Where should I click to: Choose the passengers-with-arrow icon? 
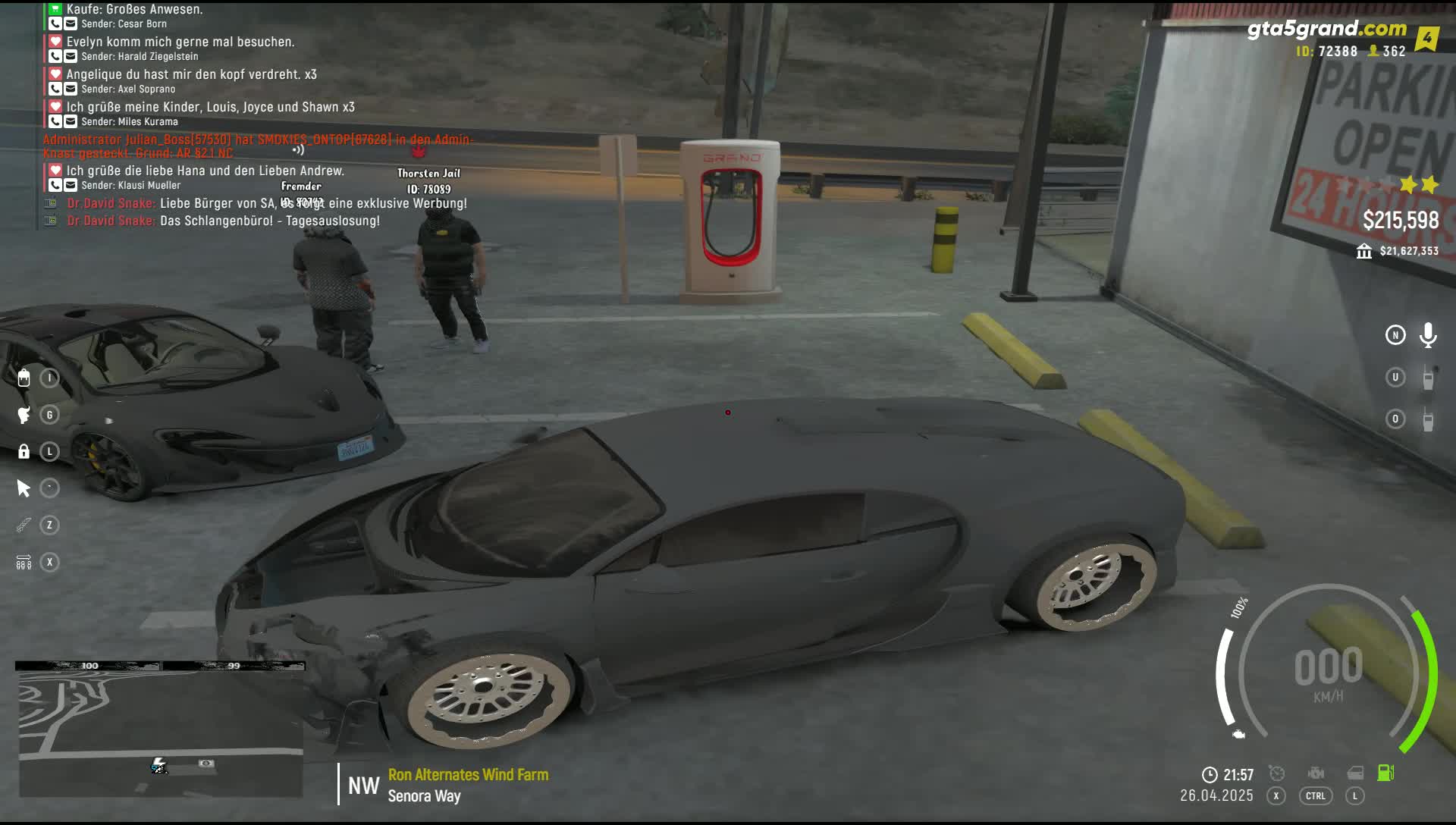[24, 563]
